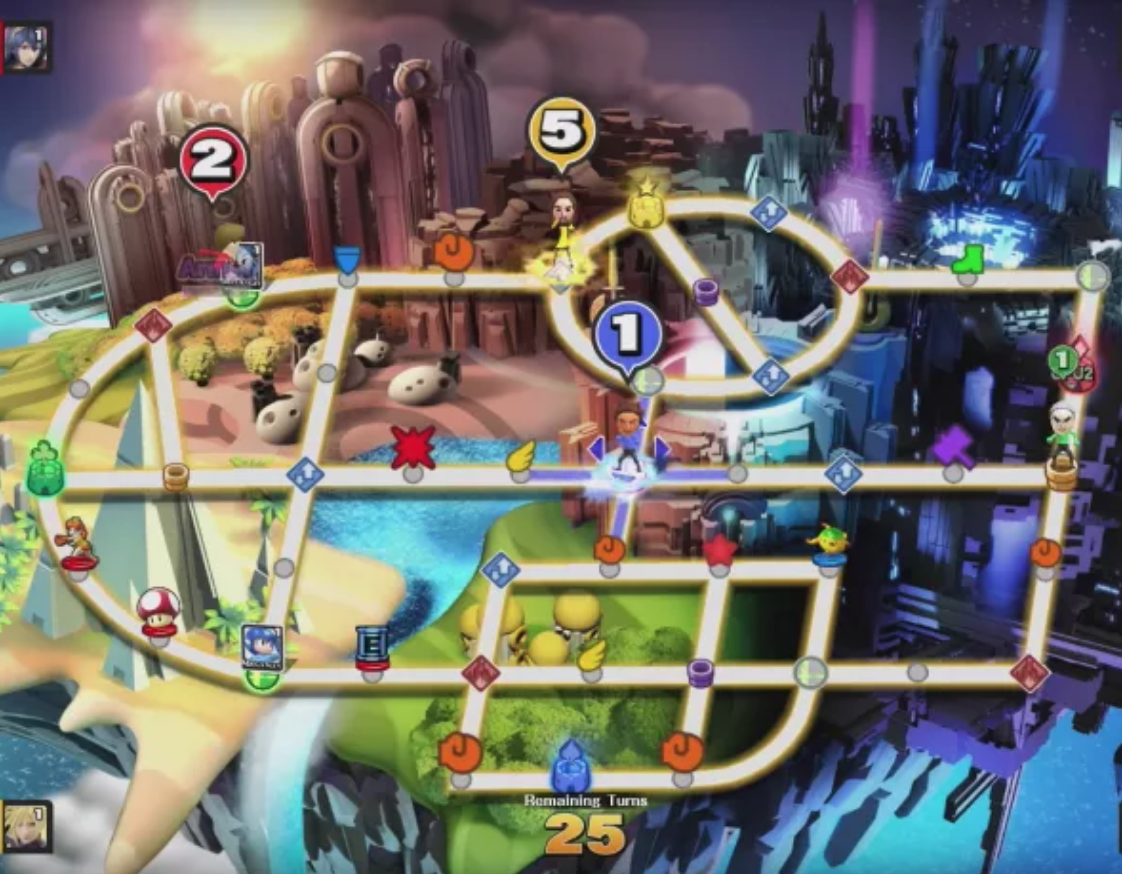Select the yellow star checkpoint tower
This screenshot has width=1122, height=874.
click(647, 203)
